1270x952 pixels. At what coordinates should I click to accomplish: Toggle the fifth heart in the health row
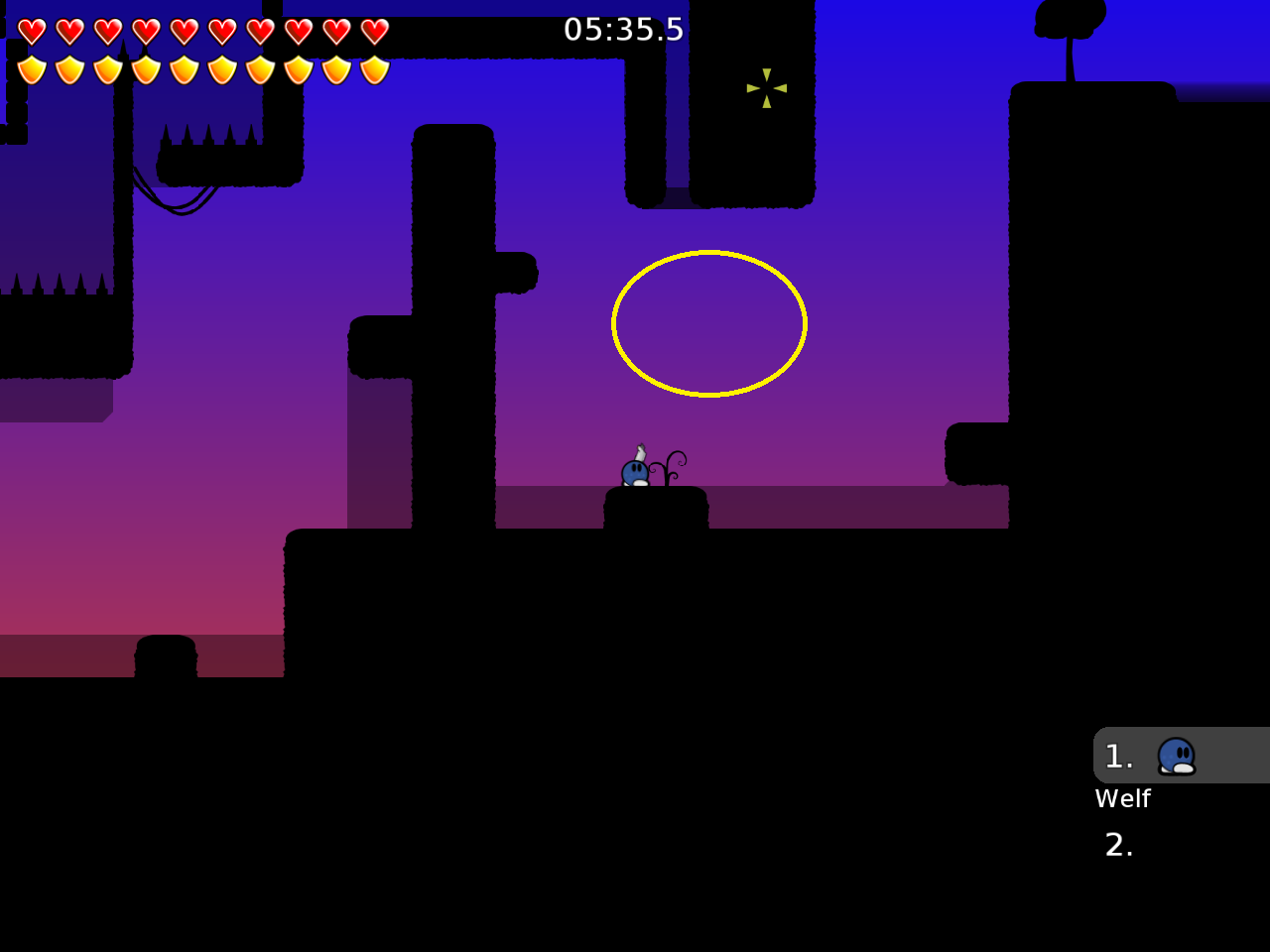182,30
